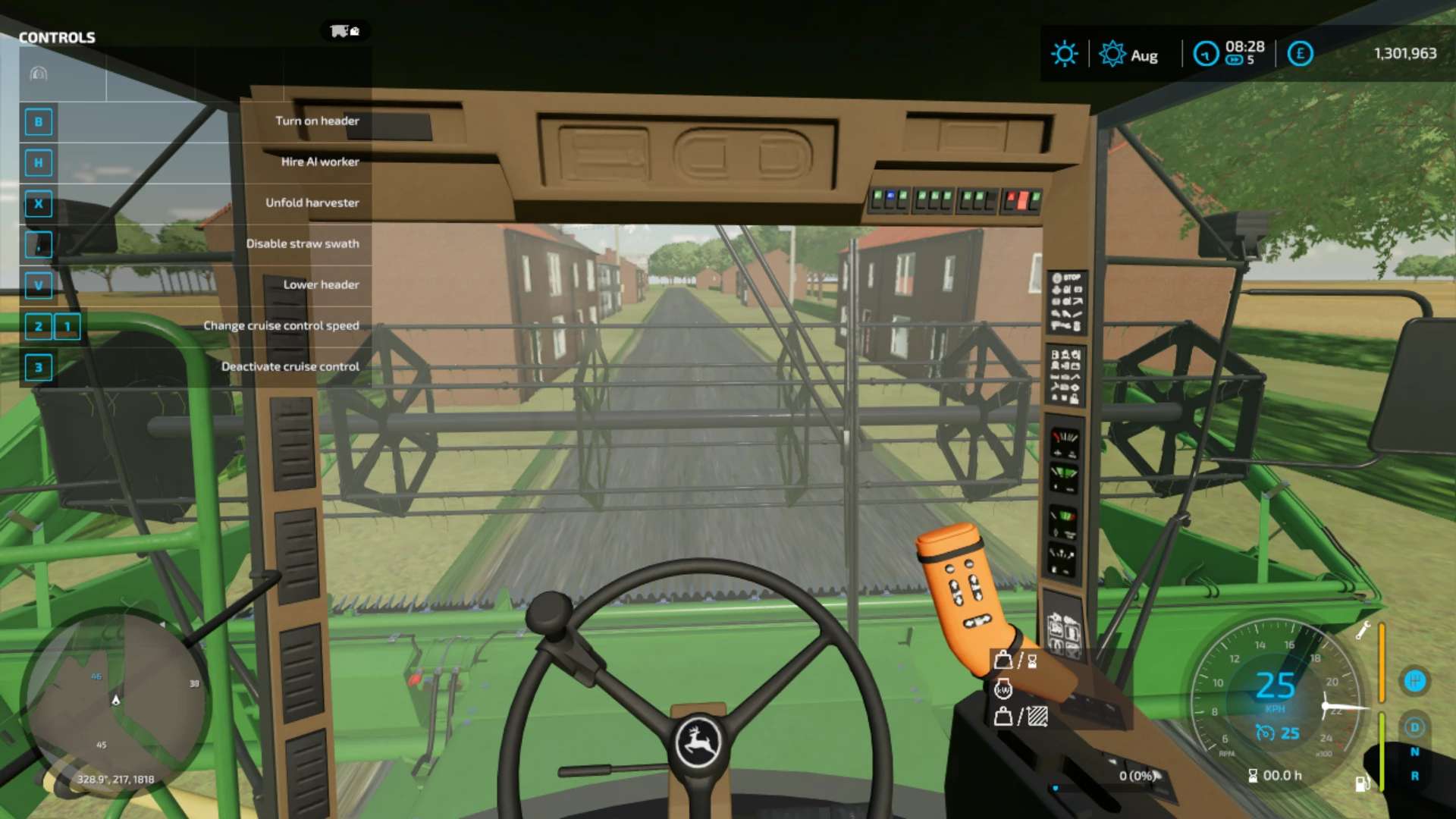Screen dimensions: 1456x819
Task: Select the D drive gear indicator
Action: pyautogui.click(x=1414, y=727)
